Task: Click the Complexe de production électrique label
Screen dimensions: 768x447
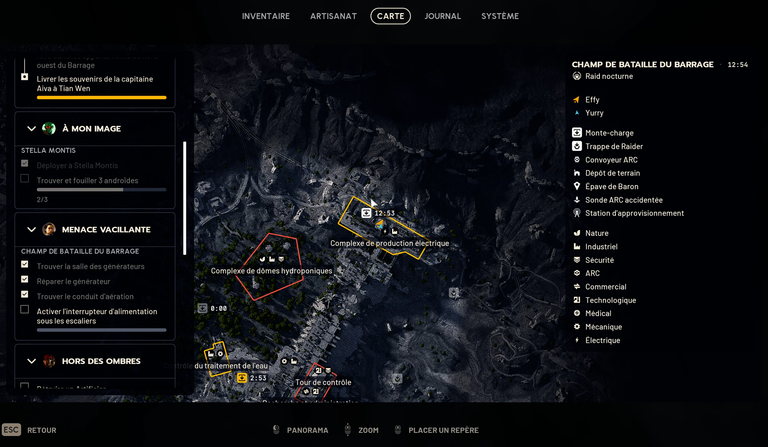Action: tap(389, 243)
